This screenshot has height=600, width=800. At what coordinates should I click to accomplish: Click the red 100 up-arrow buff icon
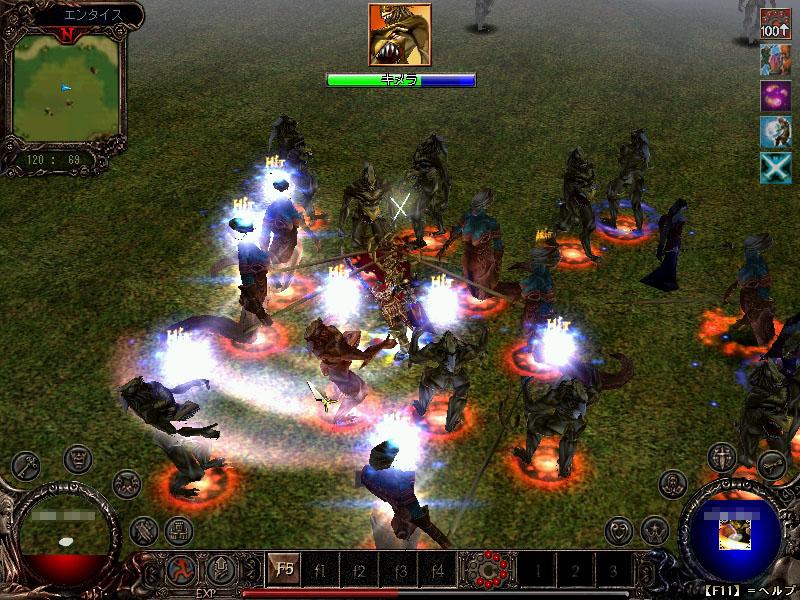(775, 22)
